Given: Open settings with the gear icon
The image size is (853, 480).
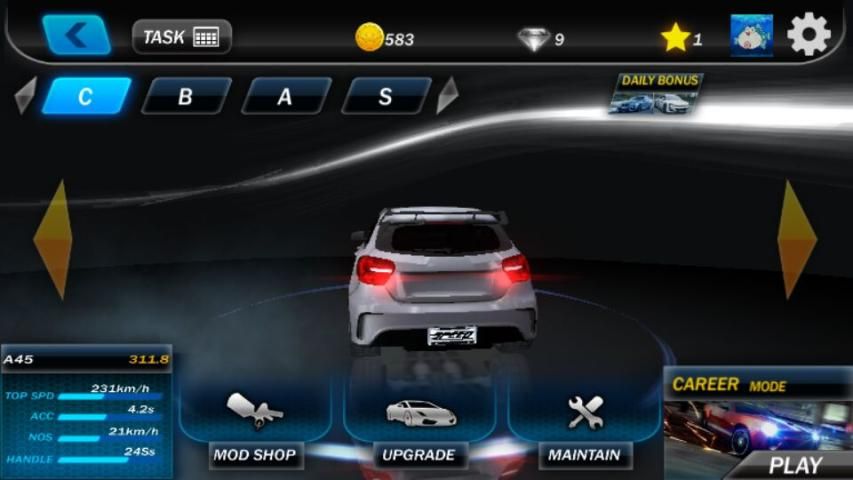Looking at the screenshot, I should [x=808, y=36].
